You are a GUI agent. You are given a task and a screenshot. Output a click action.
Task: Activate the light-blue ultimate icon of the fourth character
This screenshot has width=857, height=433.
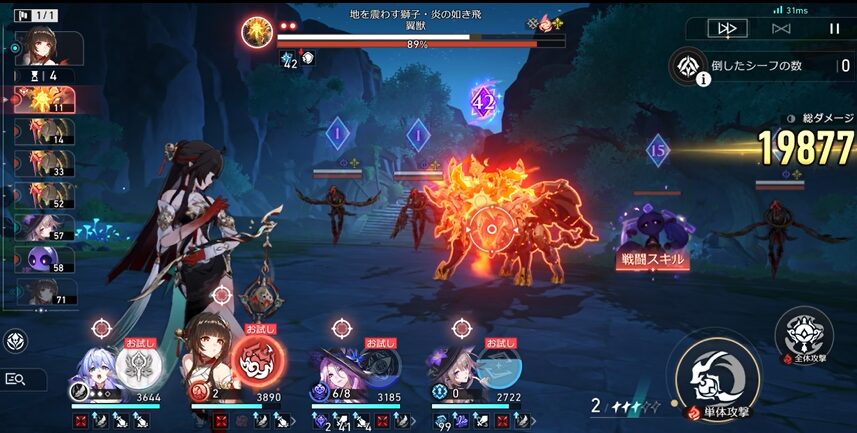497,367
